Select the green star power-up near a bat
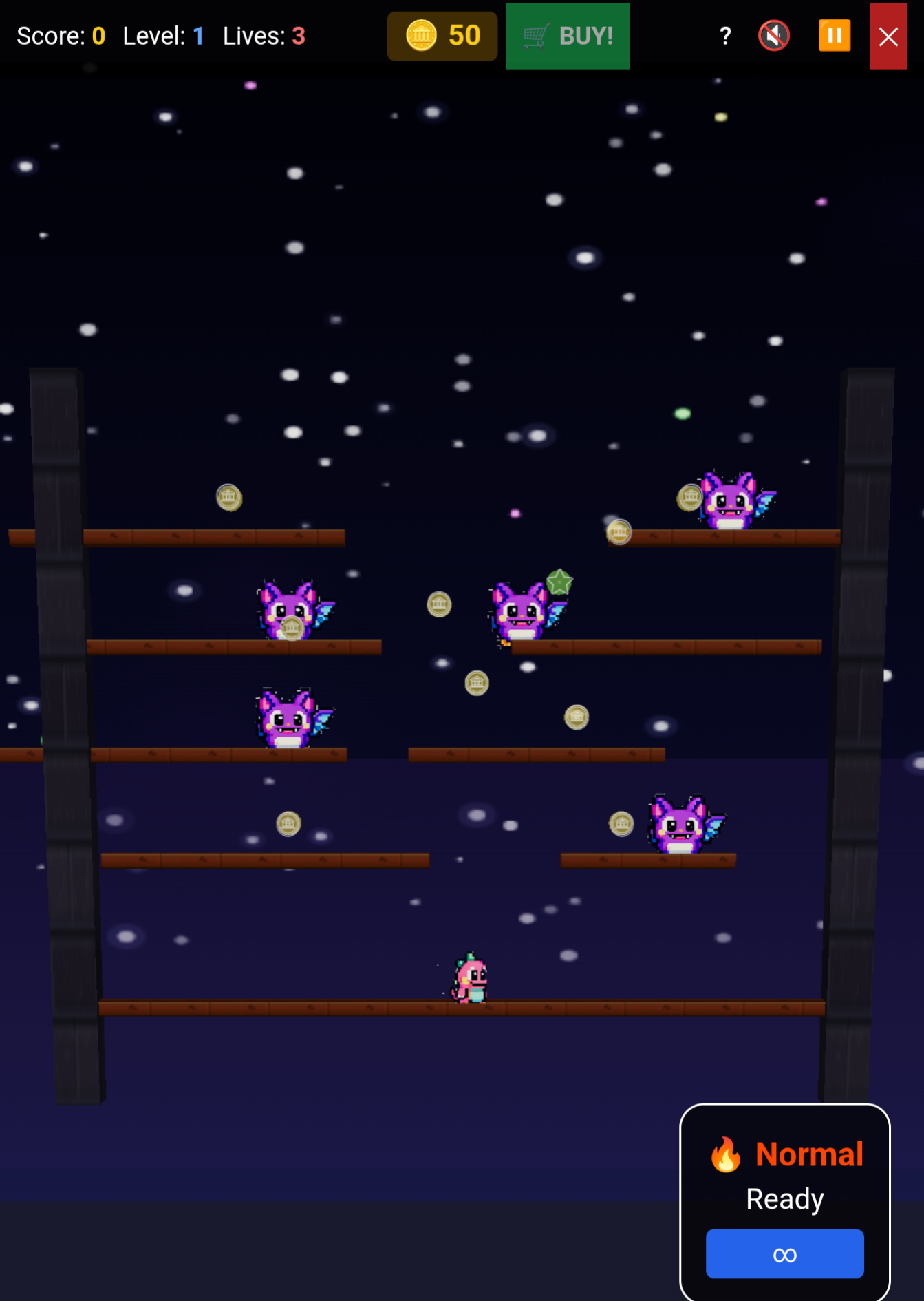This screenshot has height=1301, width=924. tap(559, 582)
